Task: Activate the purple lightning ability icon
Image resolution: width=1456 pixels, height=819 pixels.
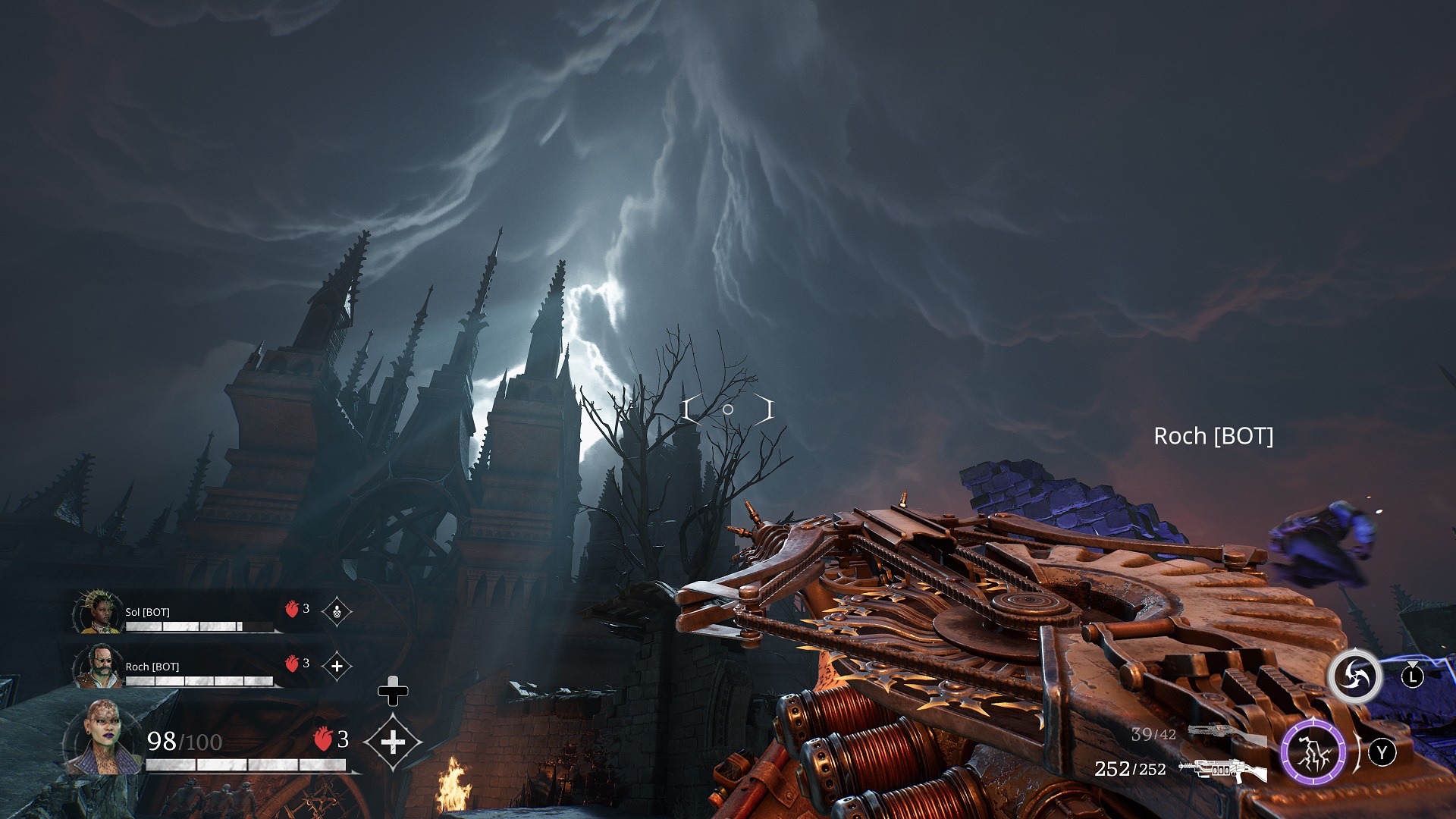Action: pos(1313,753)
